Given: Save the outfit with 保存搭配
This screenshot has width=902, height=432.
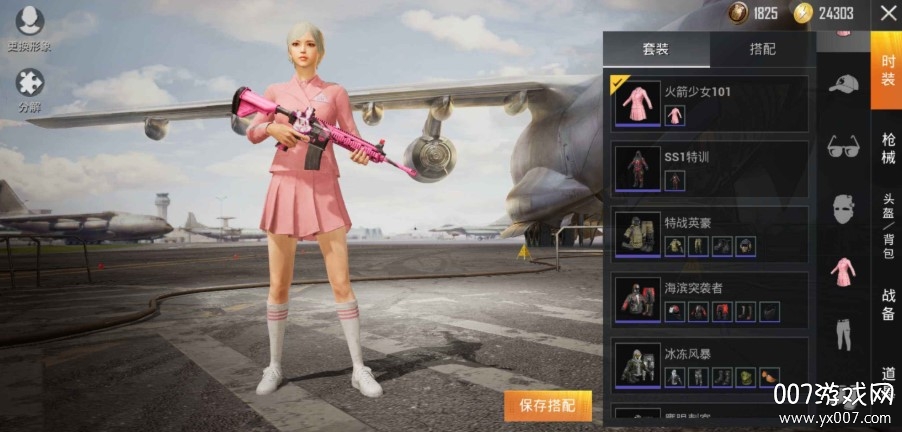Looking at the screenshot, I should click(x=548, y=406).
